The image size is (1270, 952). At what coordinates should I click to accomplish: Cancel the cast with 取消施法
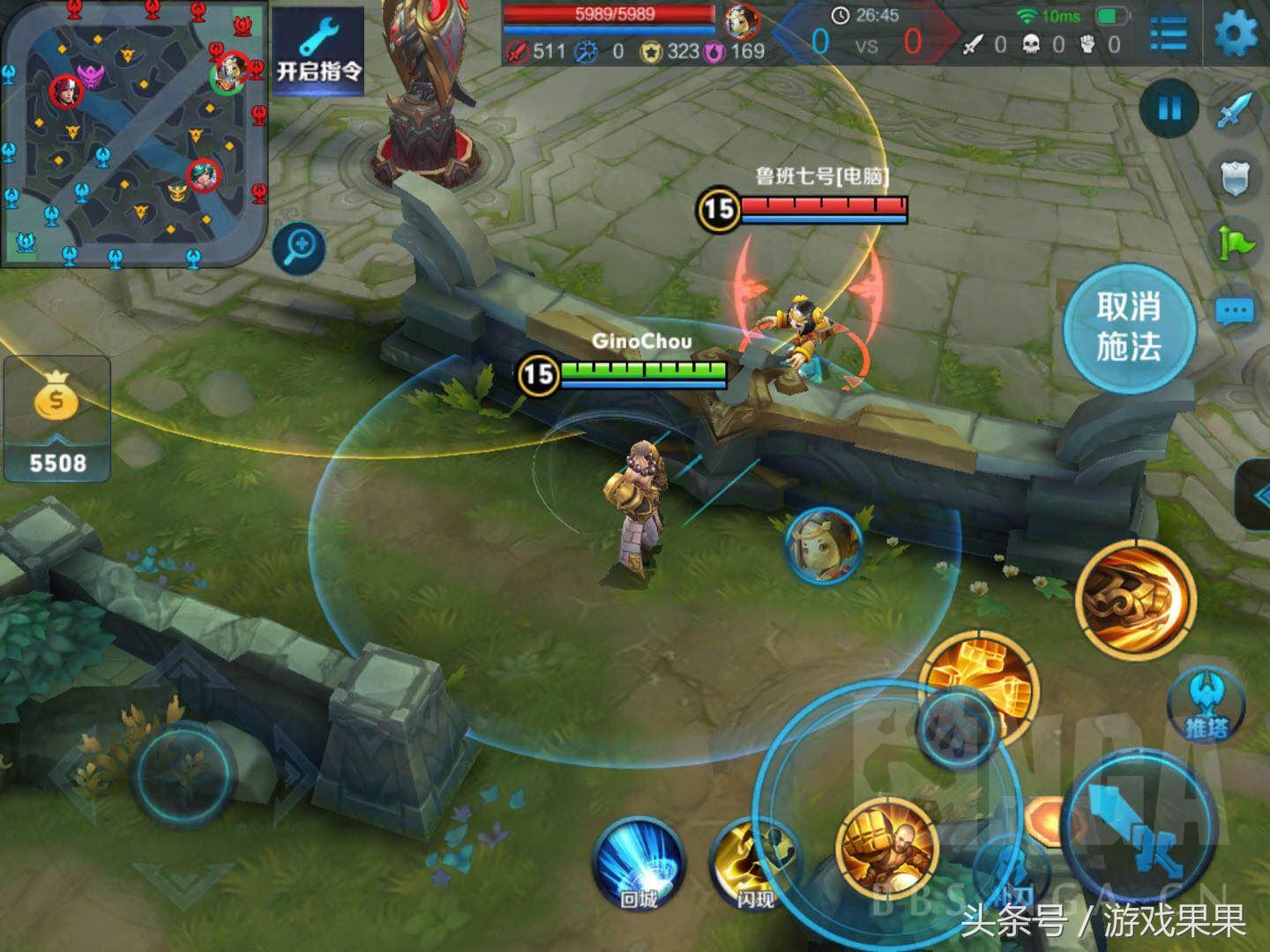click(1129, 327)
